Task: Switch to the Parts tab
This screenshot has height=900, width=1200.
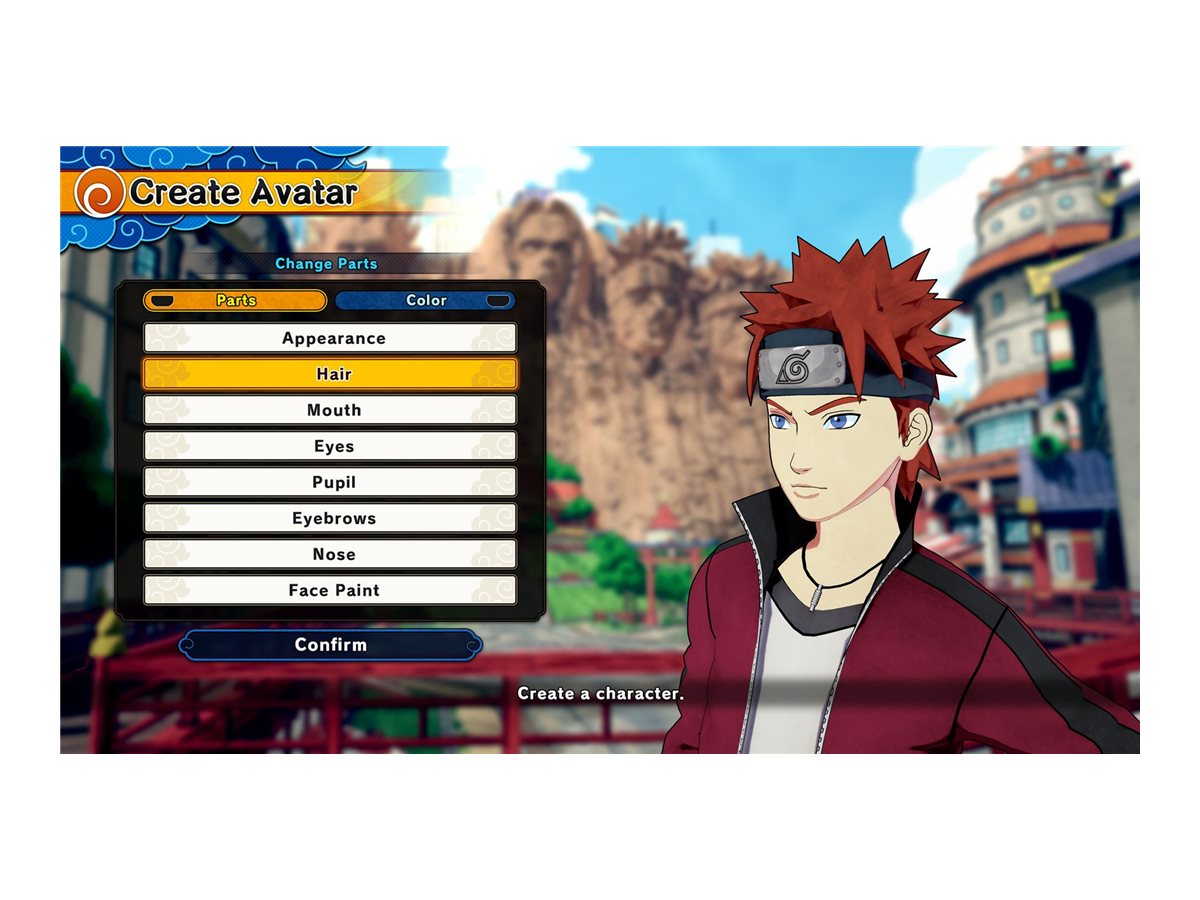Action: 235,300
